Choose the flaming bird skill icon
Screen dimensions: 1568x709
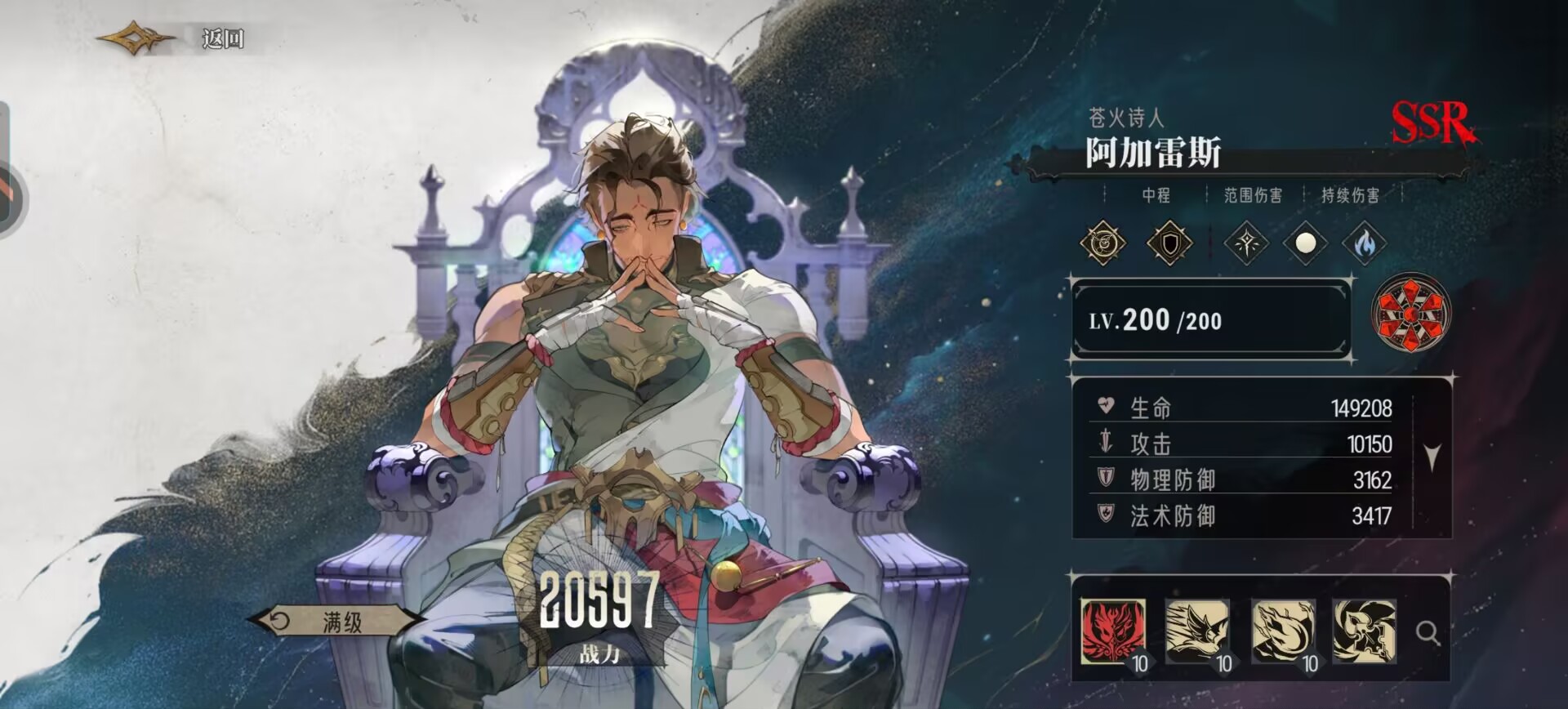click(1282, 631)
